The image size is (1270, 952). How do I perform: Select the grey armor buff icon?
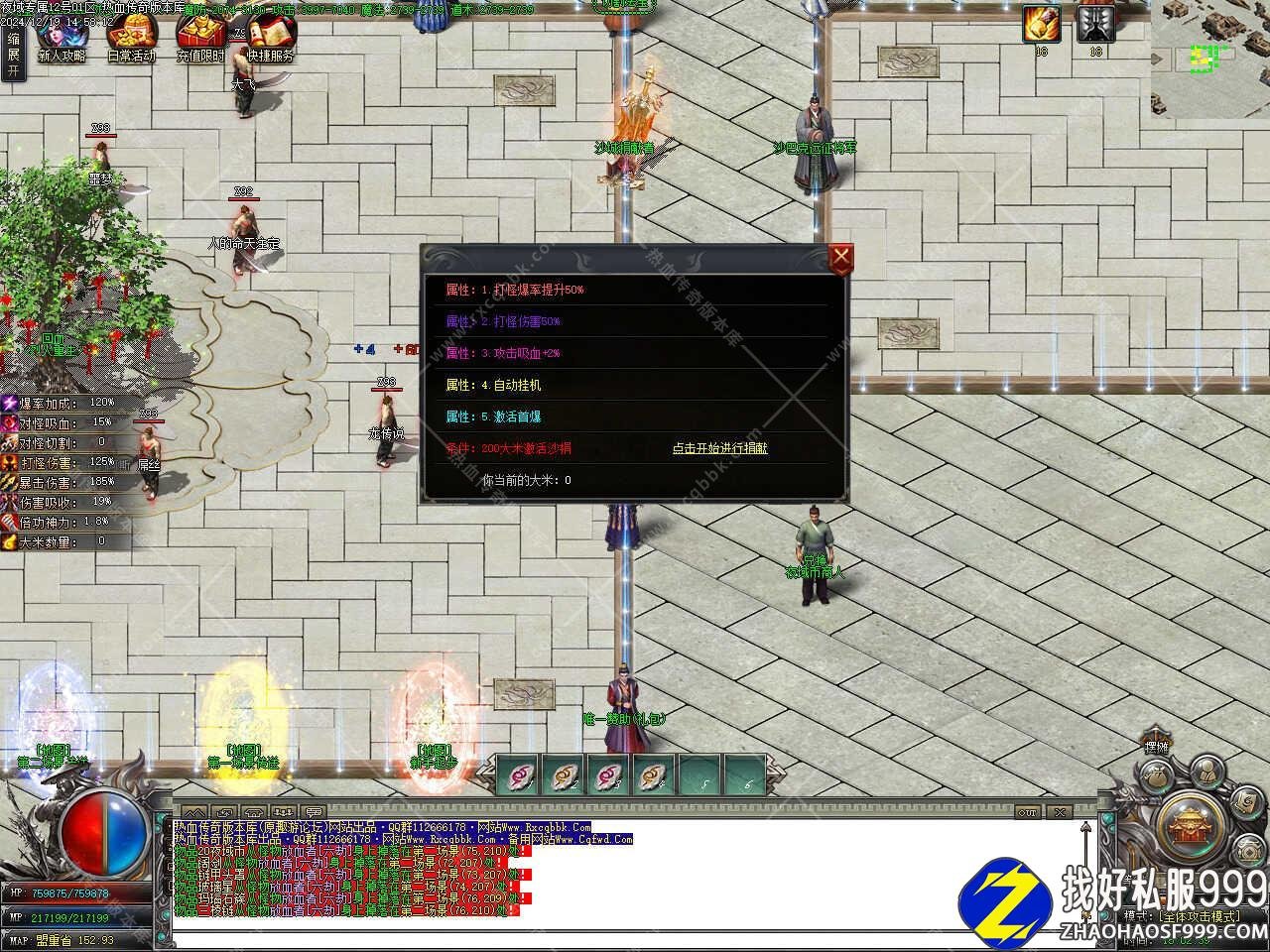[1094, 24]
